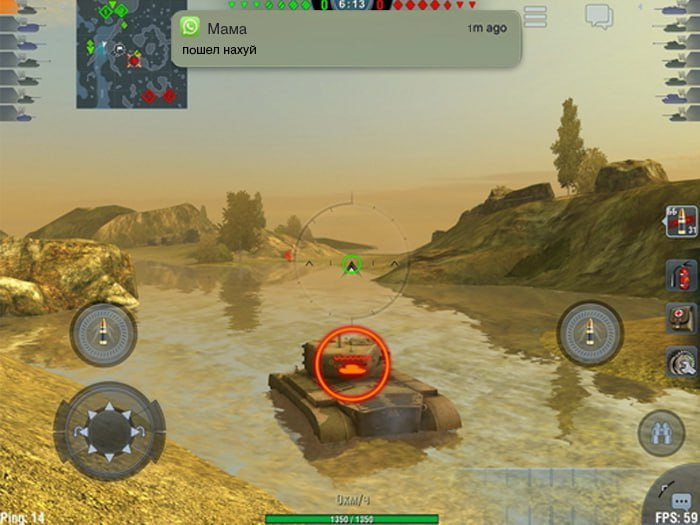Open the battle menu hamburger icon
The width and height of the screenshot is (700, 525).
point(536,16)
